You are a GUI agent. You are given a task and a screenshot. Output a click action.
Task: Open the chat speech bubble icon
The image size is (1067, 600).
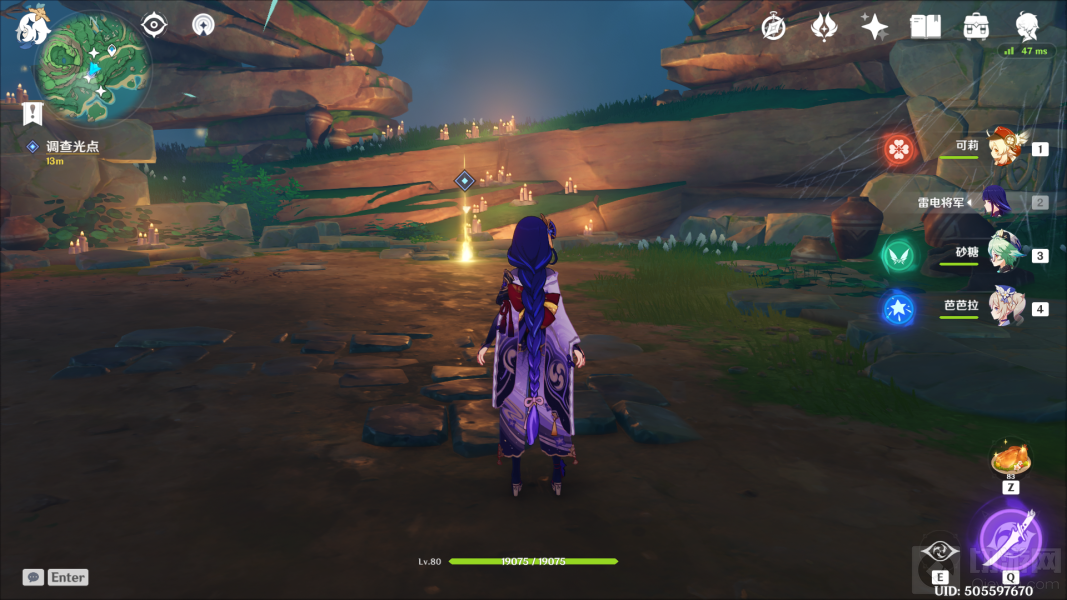(x=33, y=577)
